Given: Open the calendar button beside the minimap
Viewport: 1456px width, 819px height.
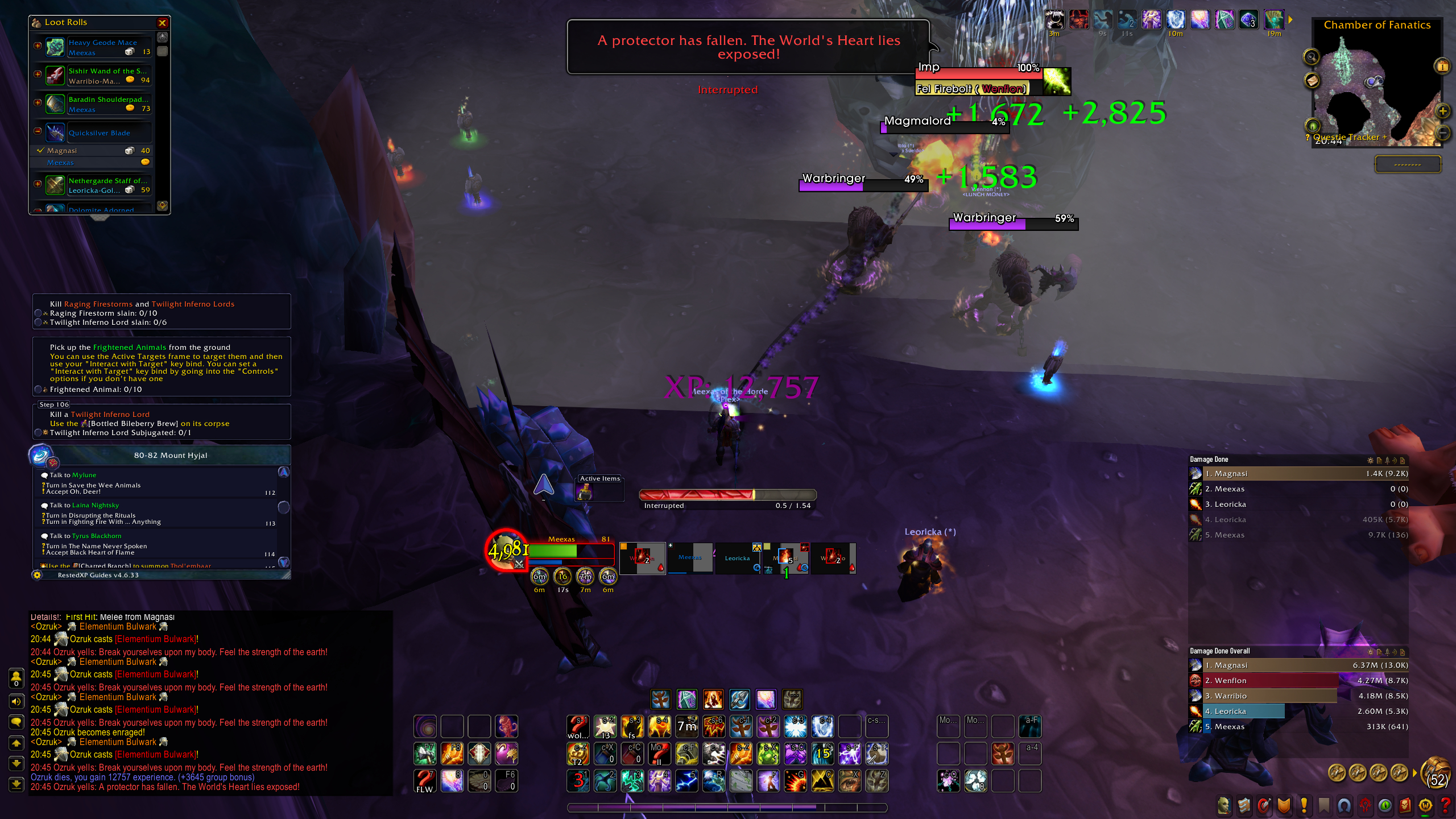Looking at the screenshot, I should click(x=1442, y=66).
